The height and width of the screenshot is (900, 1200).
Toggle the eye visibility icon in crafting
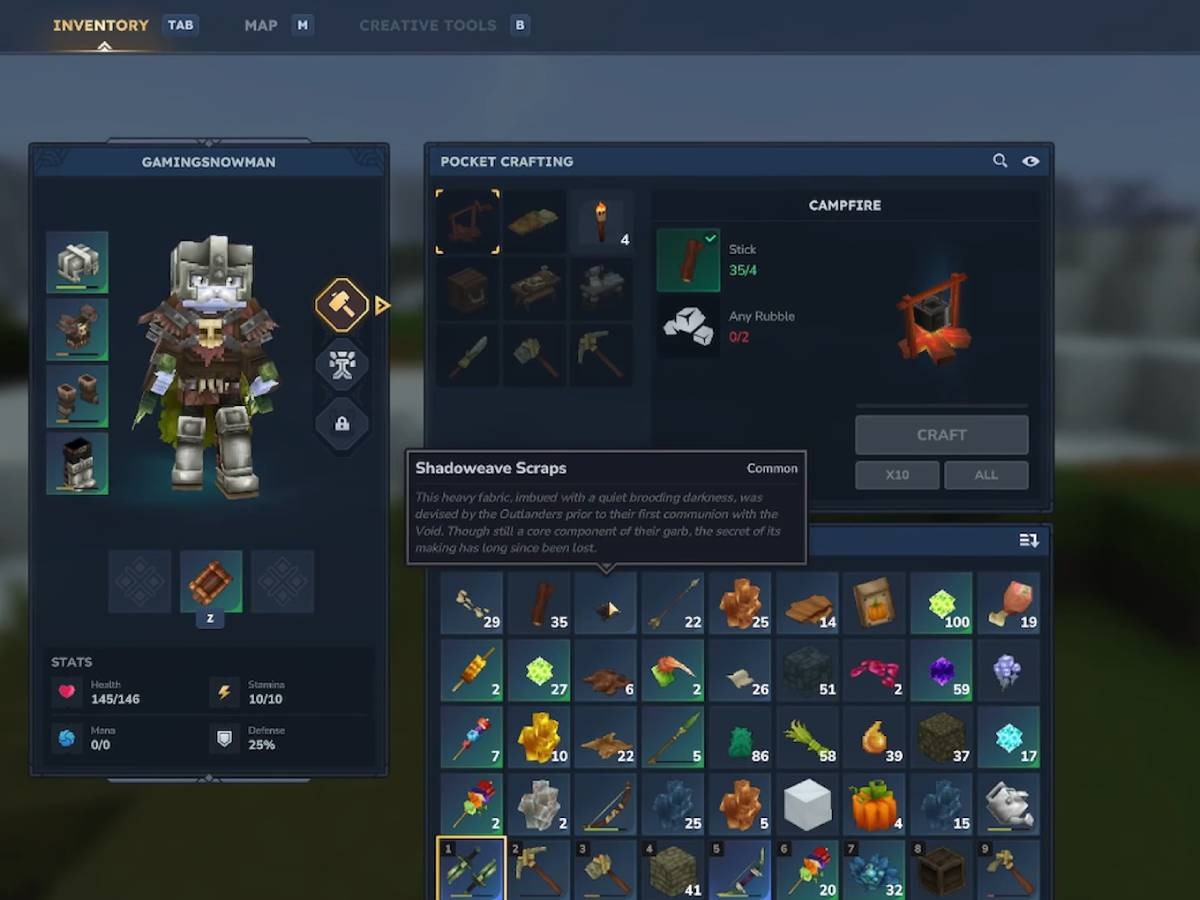[1031, 161]
